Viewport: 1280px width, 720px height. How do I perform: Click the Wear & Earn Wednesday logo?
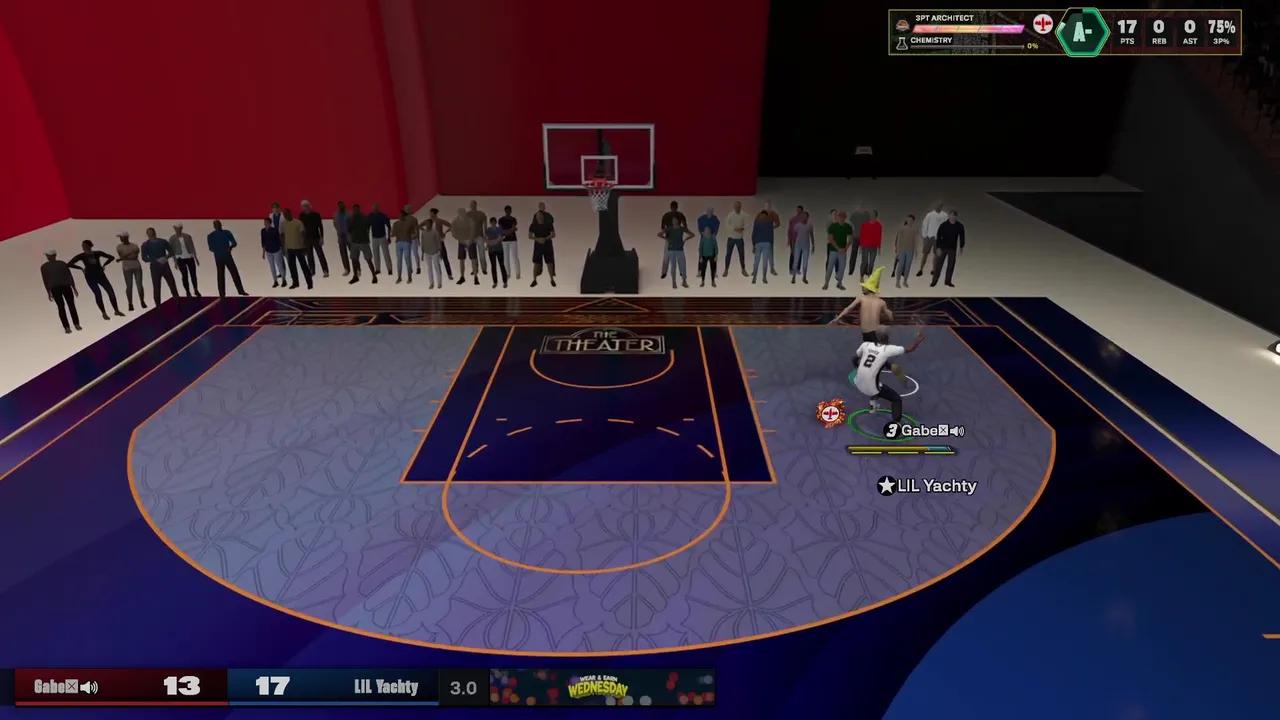600,687
